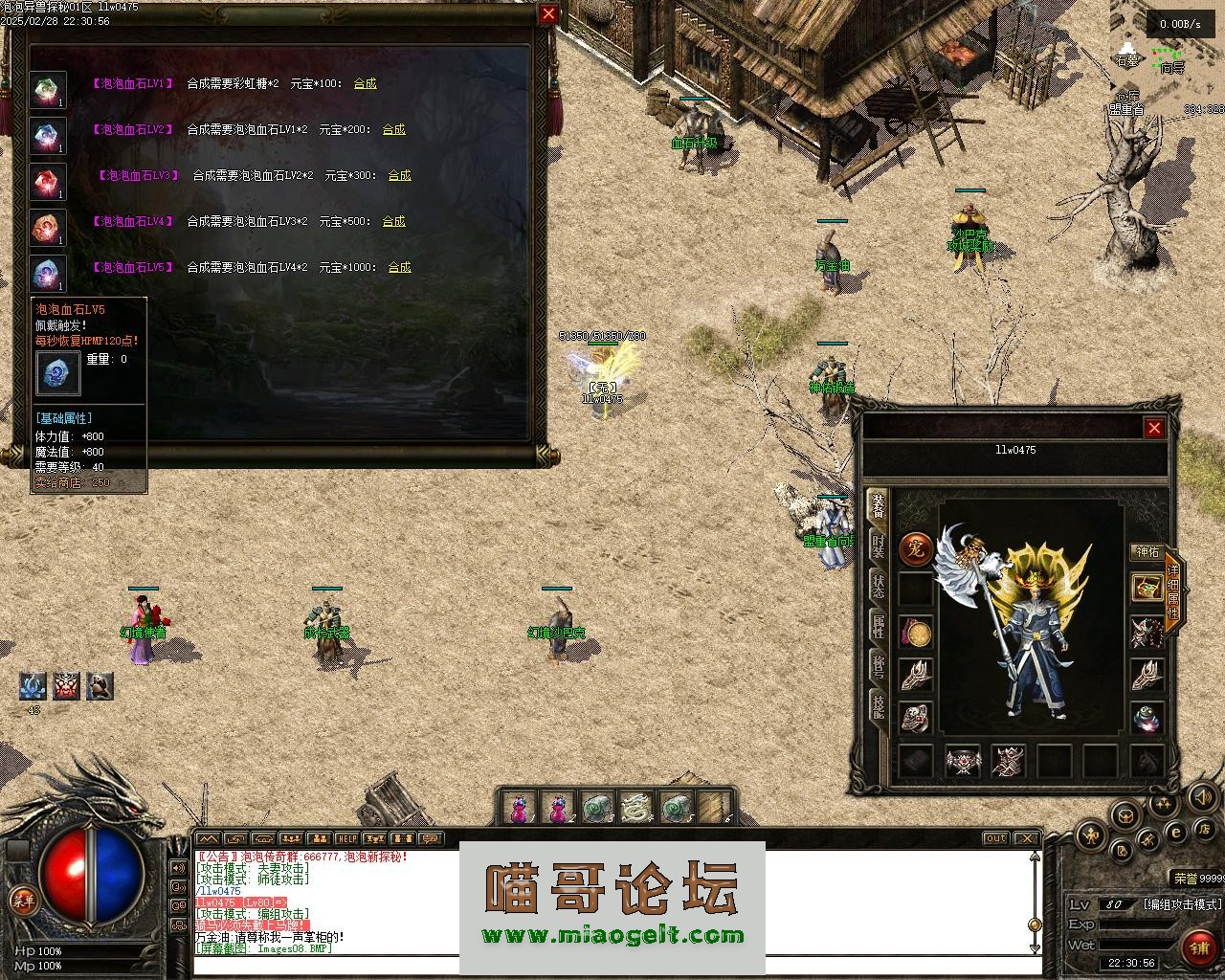
Task: Close the llw0475 character panel
Action: (1154, 428)
